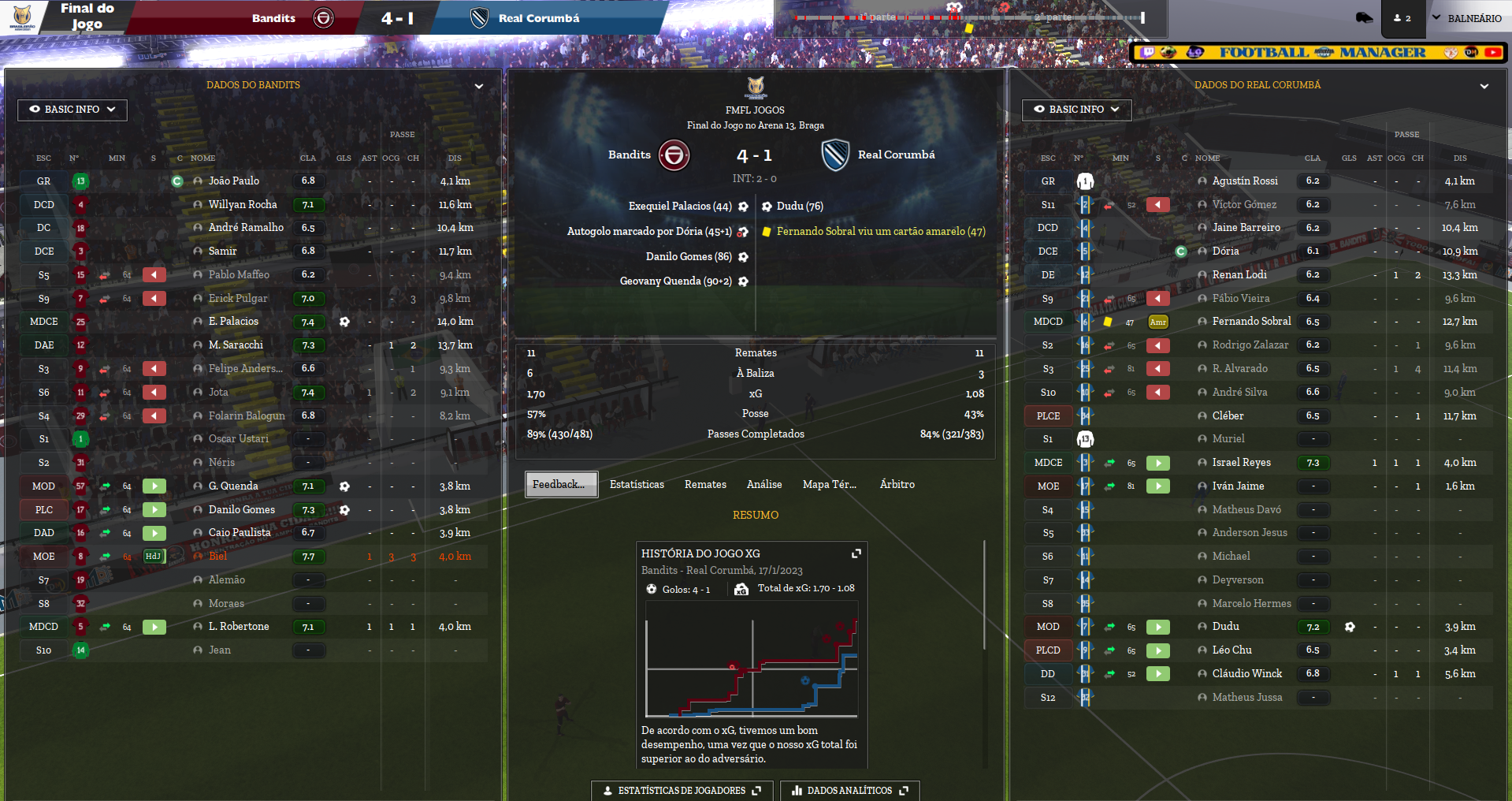Open Estatísticas de Jogadores panel
This screenshot has height=801, width=1512.
[x=682, y=790]
